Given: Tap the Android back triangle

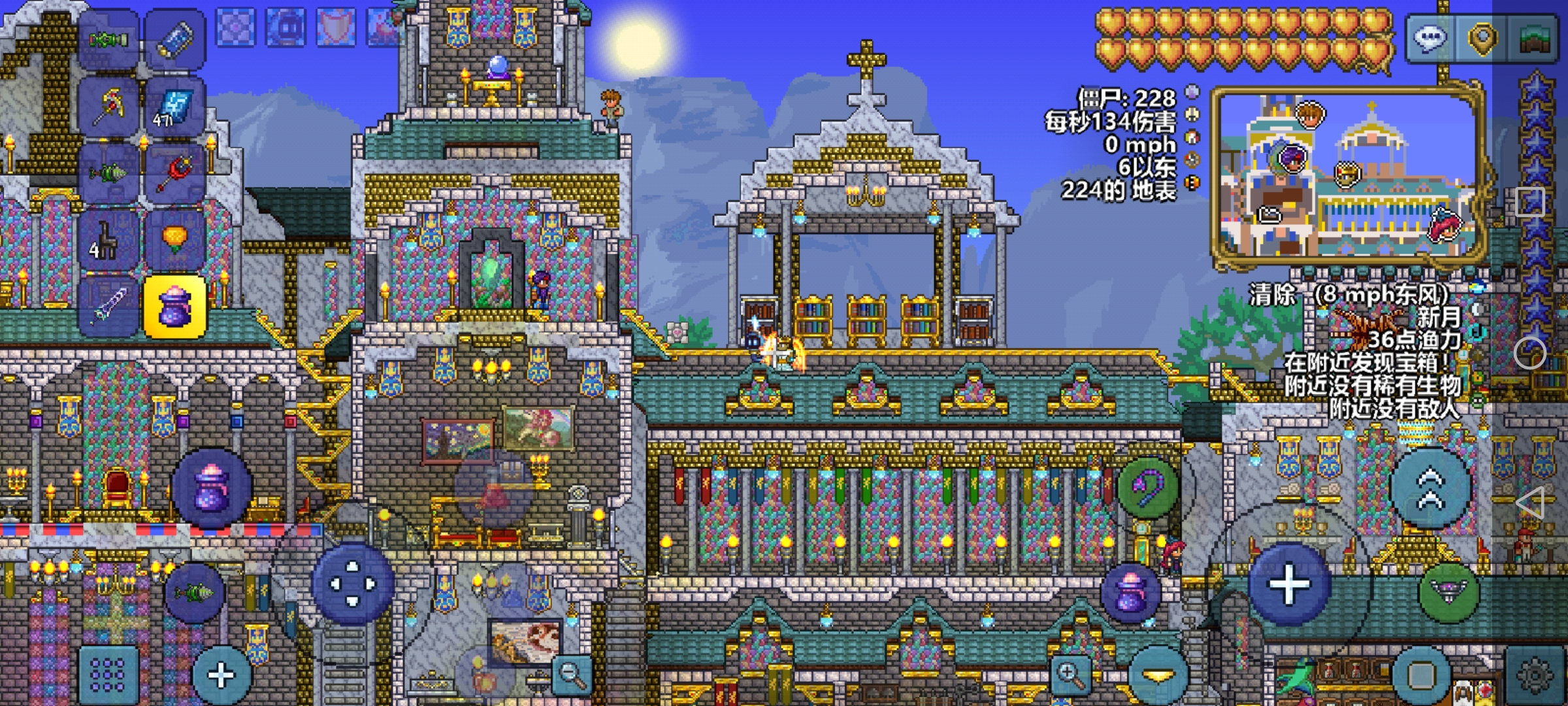Looking at the screenshot, I should click(x=1530, y=503).
